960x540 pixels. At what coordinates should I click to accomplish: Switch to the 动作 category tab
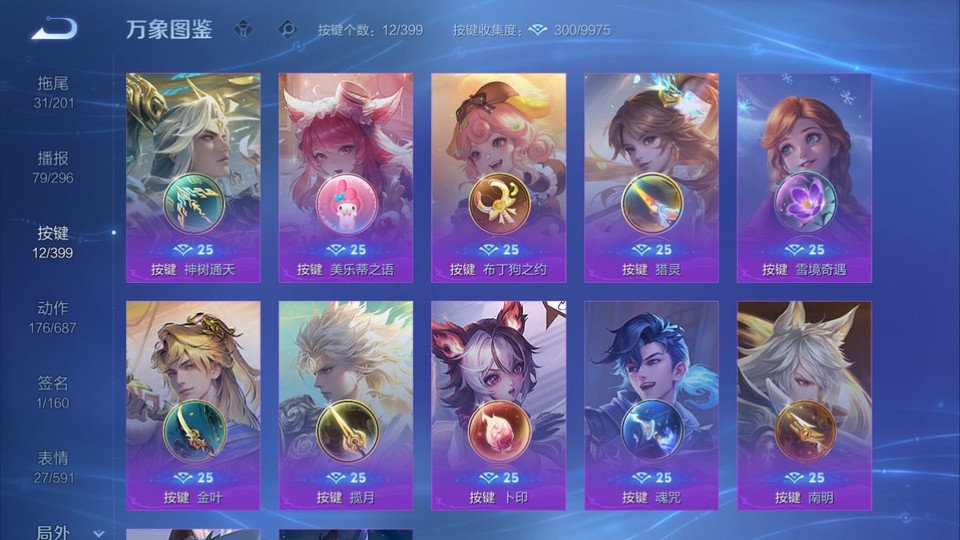click(x=54, y=316)
